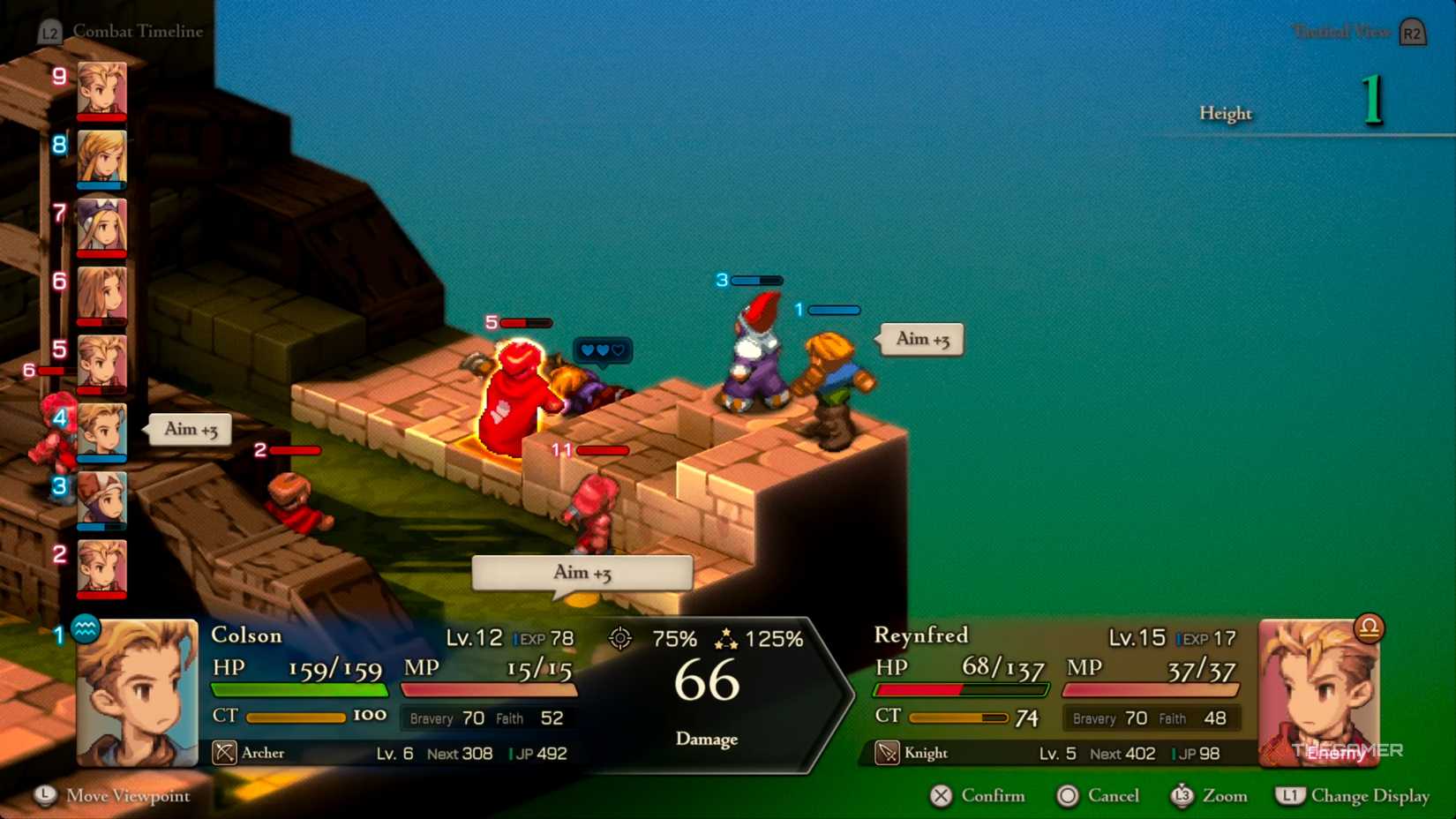Open the heart reaction bubble above the red unit
The height and width of the screenshot is (819, 1456).
coord(602,350)
